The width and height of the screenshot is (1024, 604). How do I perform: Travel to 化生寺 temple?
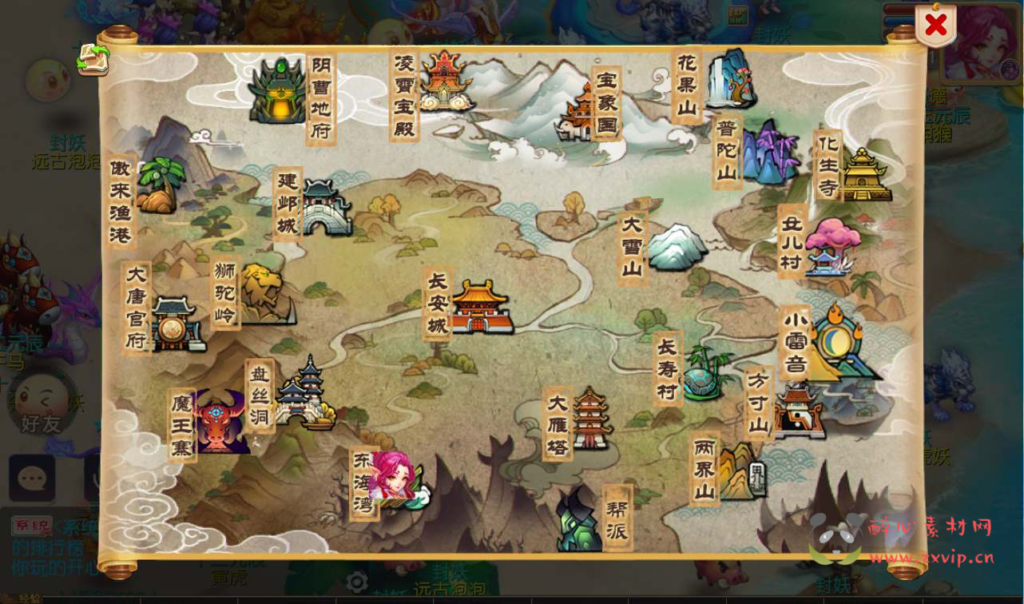click(864, 175)
